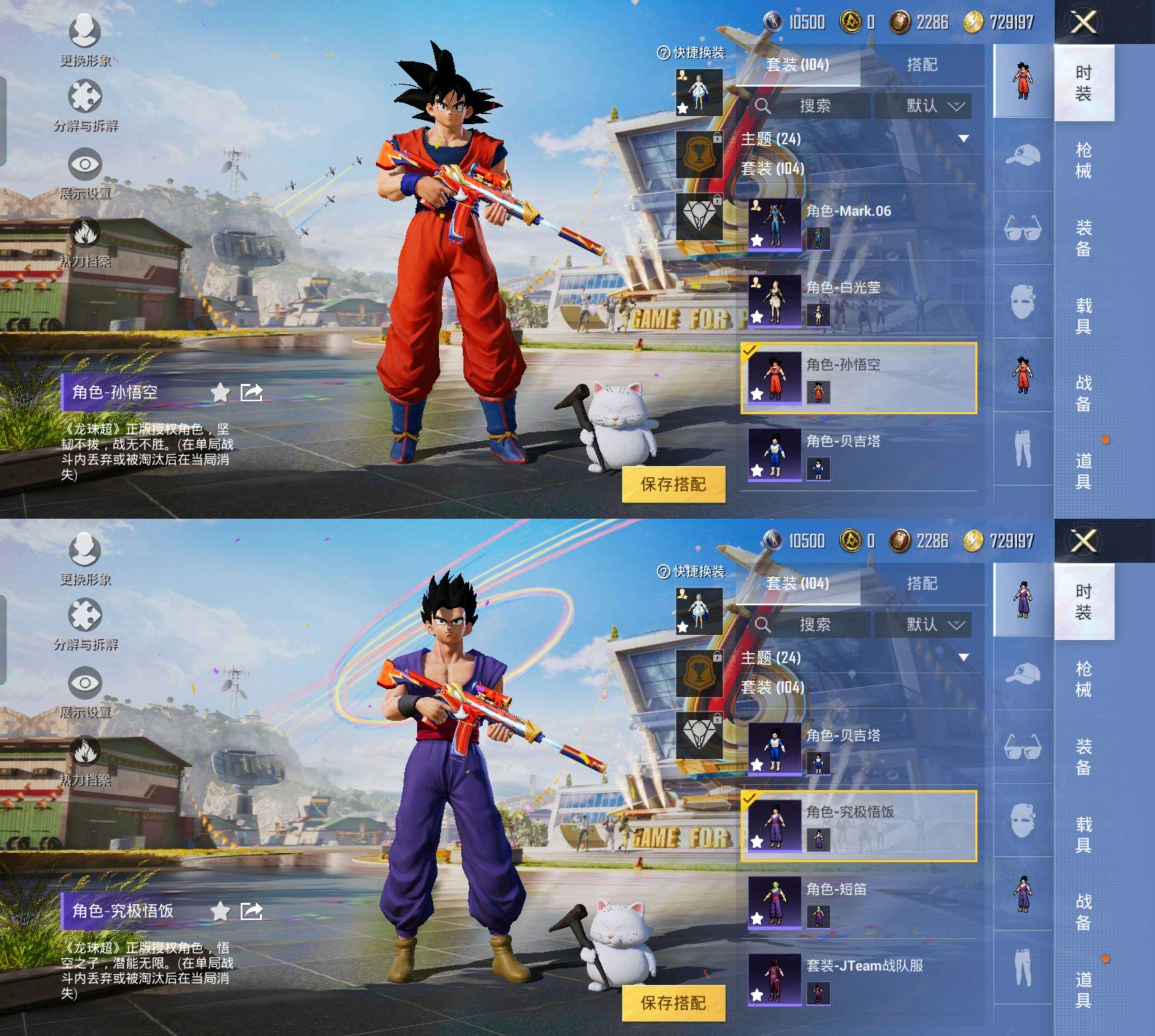This screenshot has height=1036, width=1155.
Task: Open share beside the 角色-究极悟饭 title banner
Action: tap(251, 911)
